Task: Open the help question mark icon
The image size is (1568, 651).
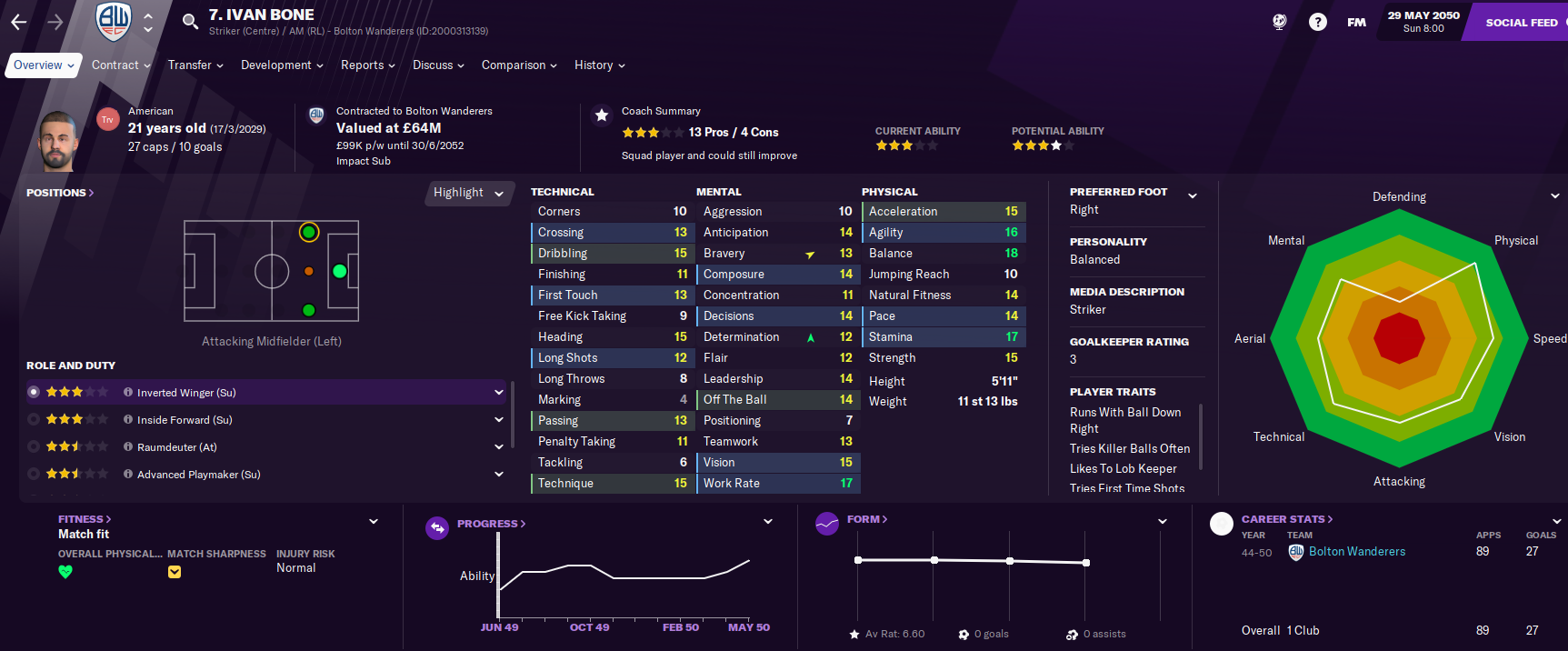Action: pos(1317,22)
